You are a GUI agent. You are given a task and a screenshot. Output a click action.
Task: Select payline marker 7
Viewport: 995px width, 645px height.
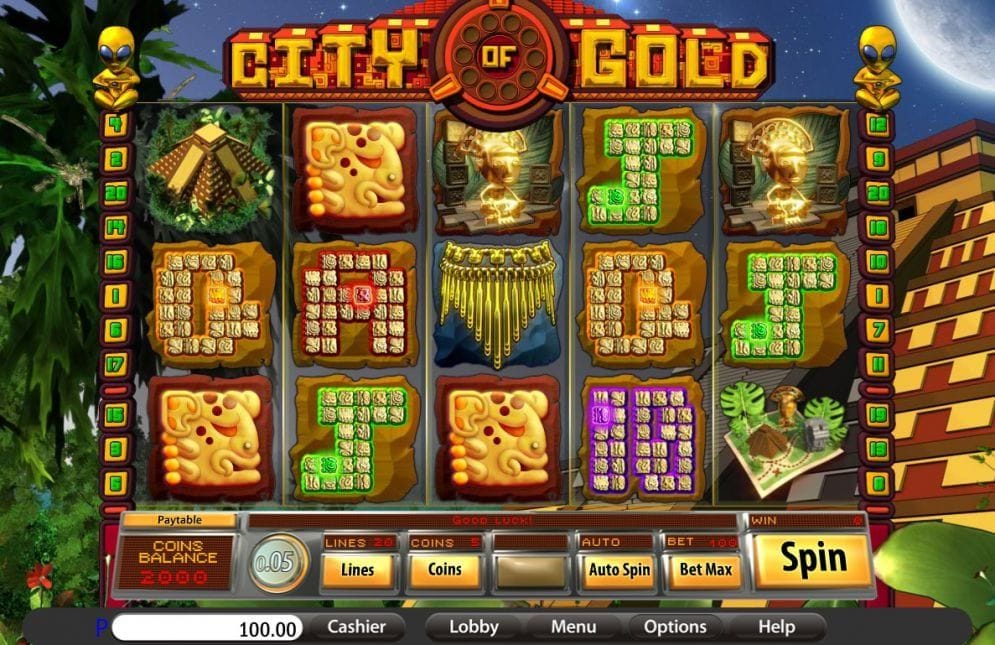[878, 329]
